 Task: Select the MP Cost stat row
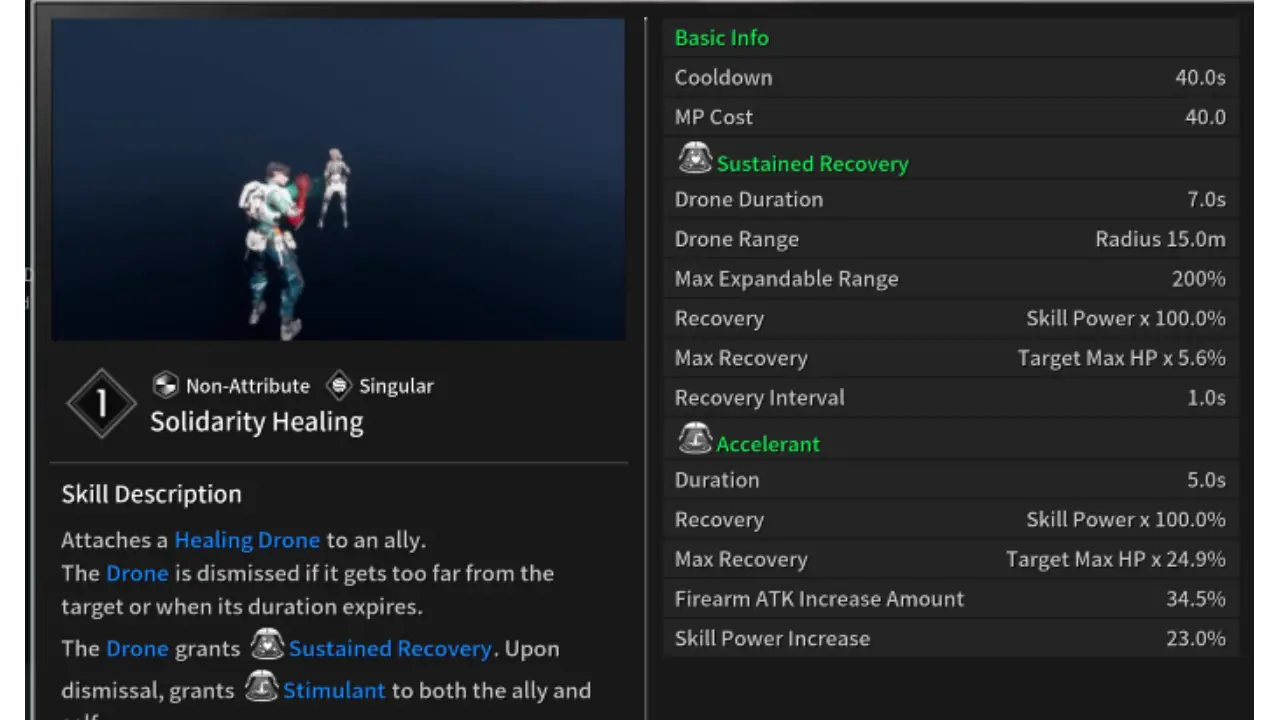point(950,116)
